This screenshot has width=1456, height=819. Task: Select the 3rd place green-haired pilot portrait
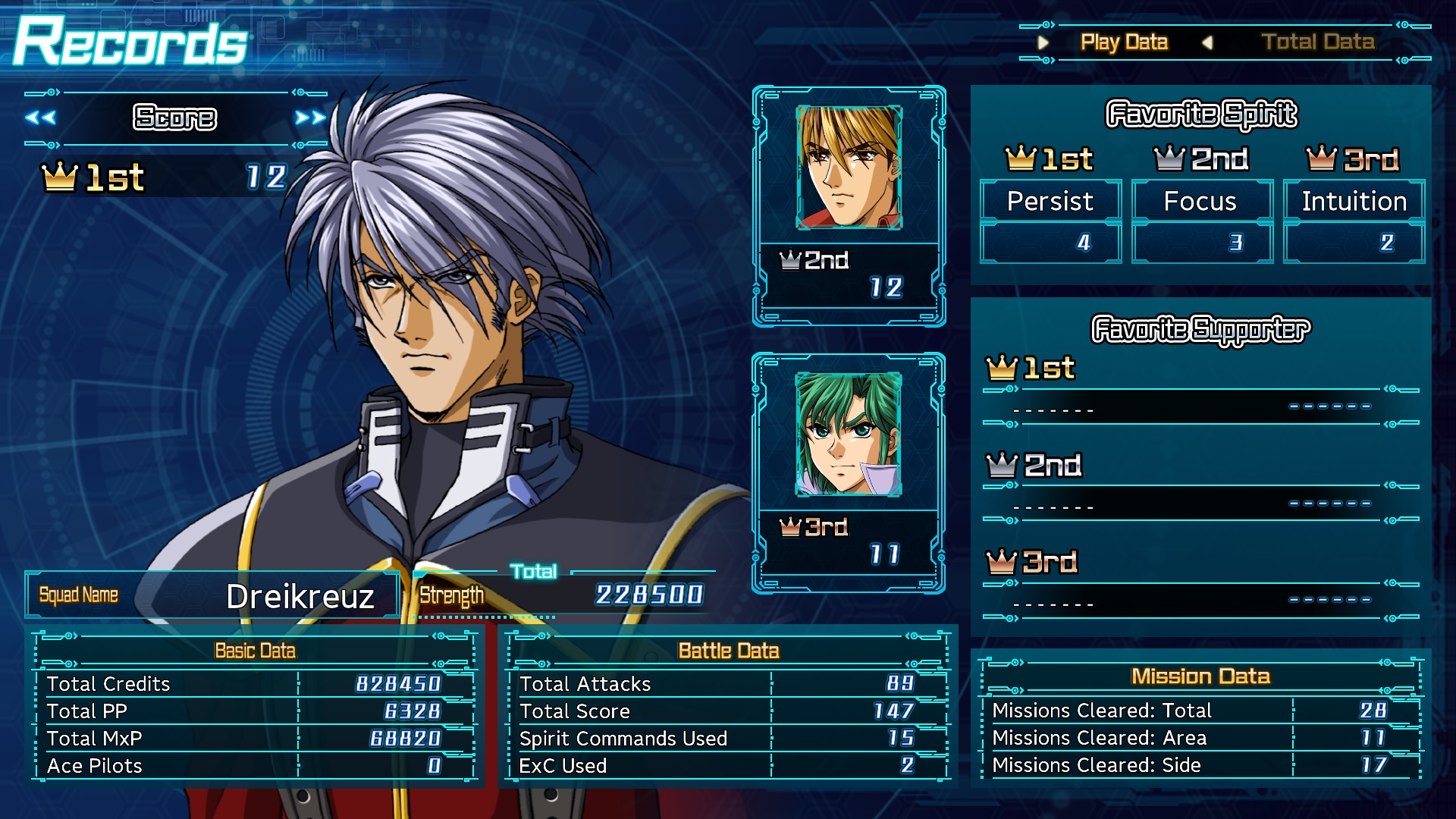849,434
